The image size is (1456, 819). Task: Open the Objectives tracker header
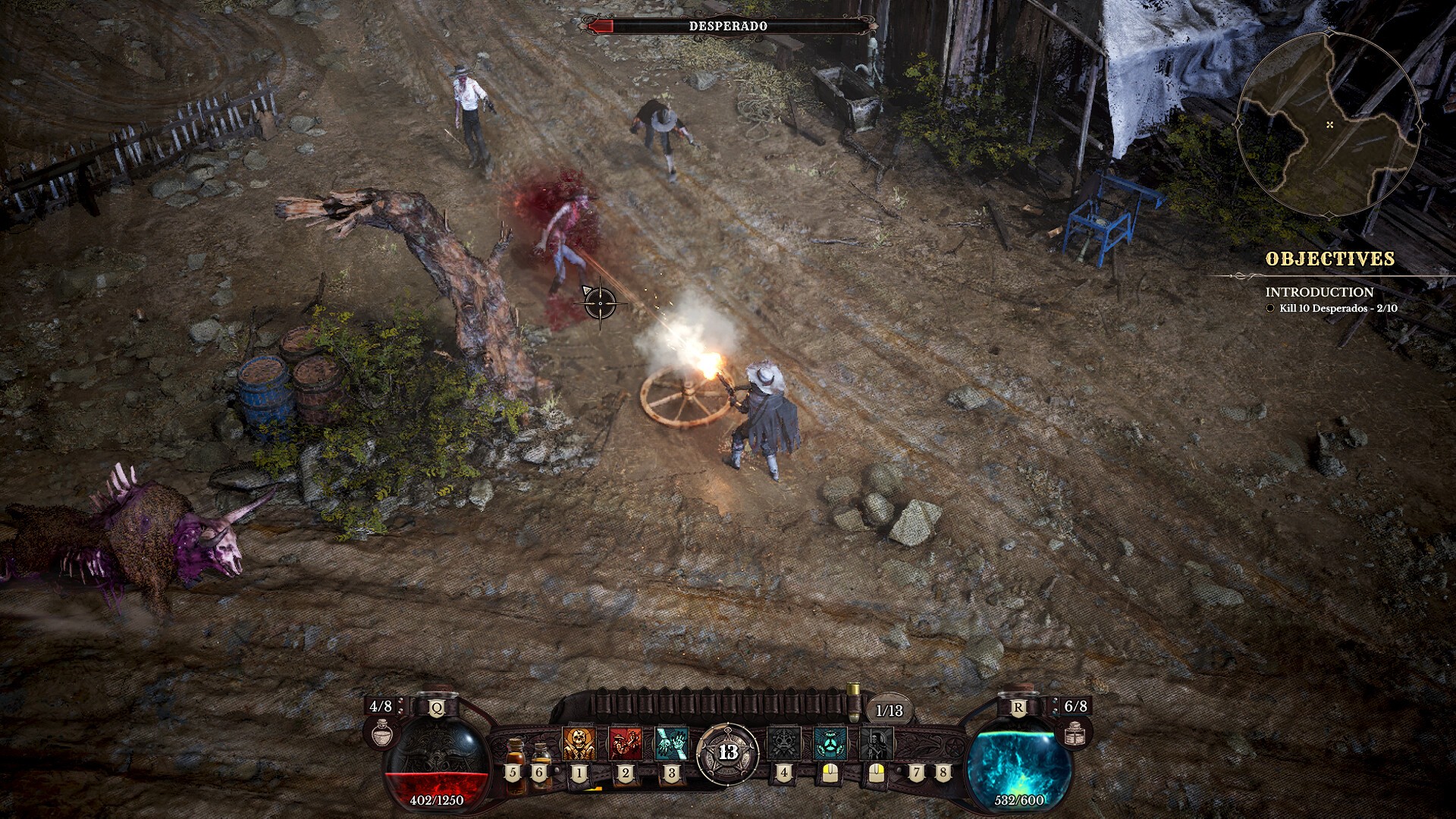click(x=1329, y=259)
